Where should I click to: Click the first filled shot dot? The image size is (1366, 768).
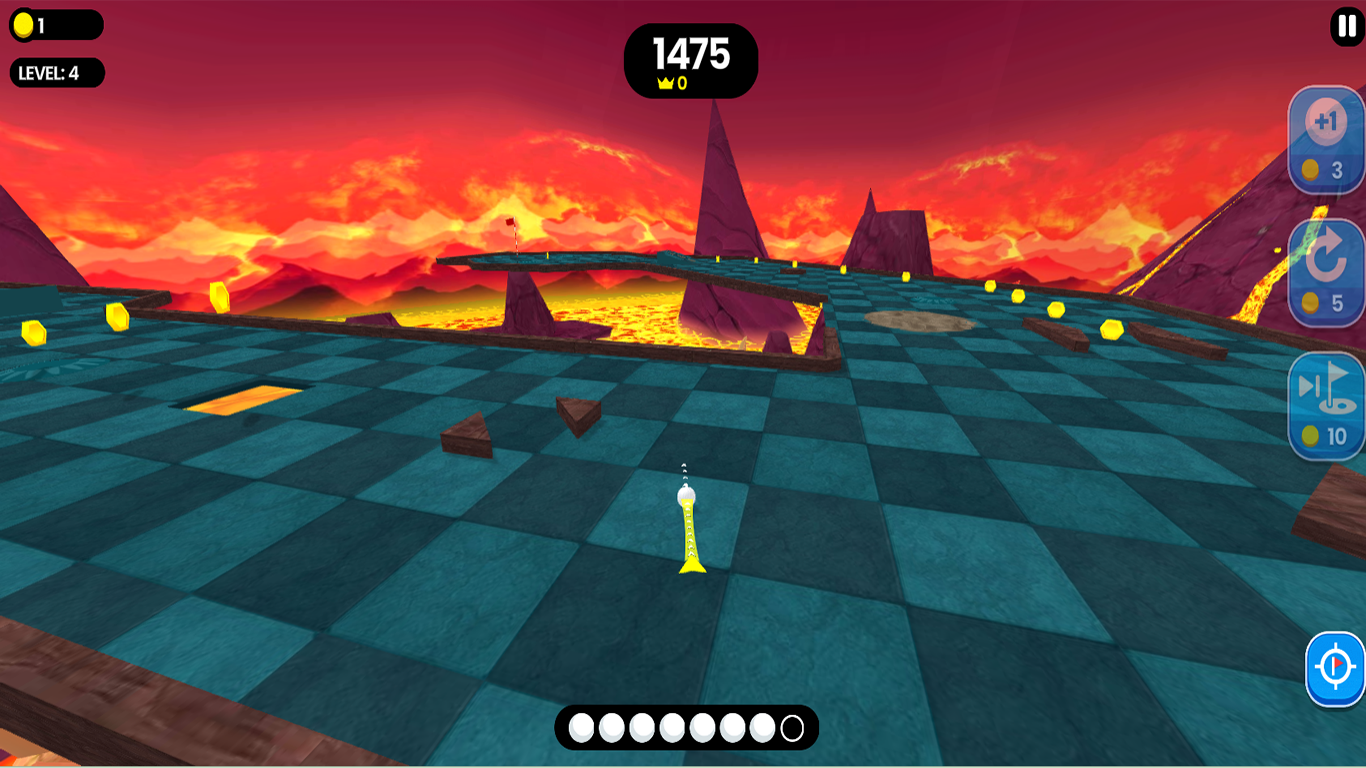(x=581, y=728)
